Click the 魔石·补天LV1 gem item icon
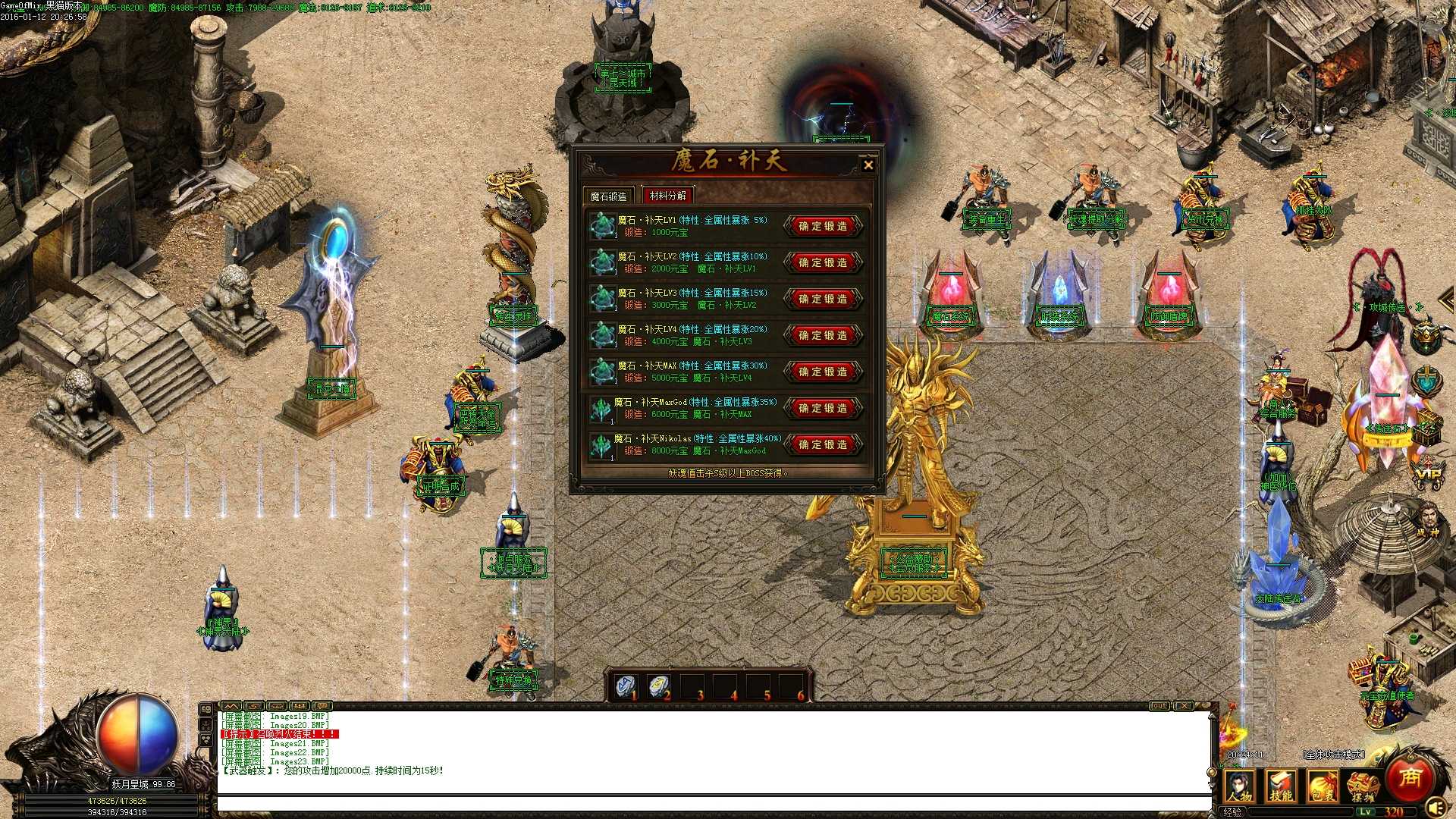Viewport: 1456px width, 819px height. click(603, 225)
